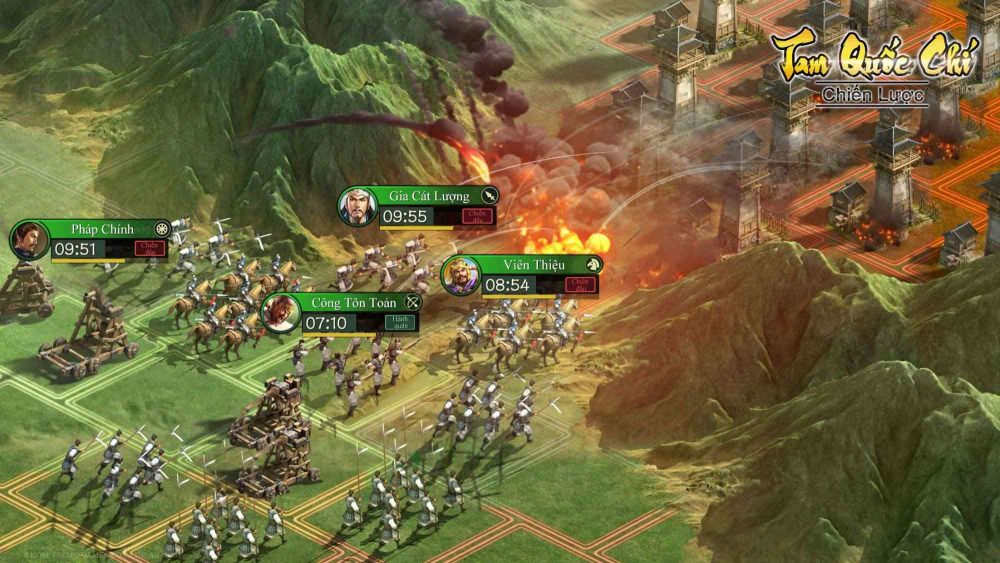Click the cavalry horse icon beside Viên Thiệu

[x=593, y=264]
